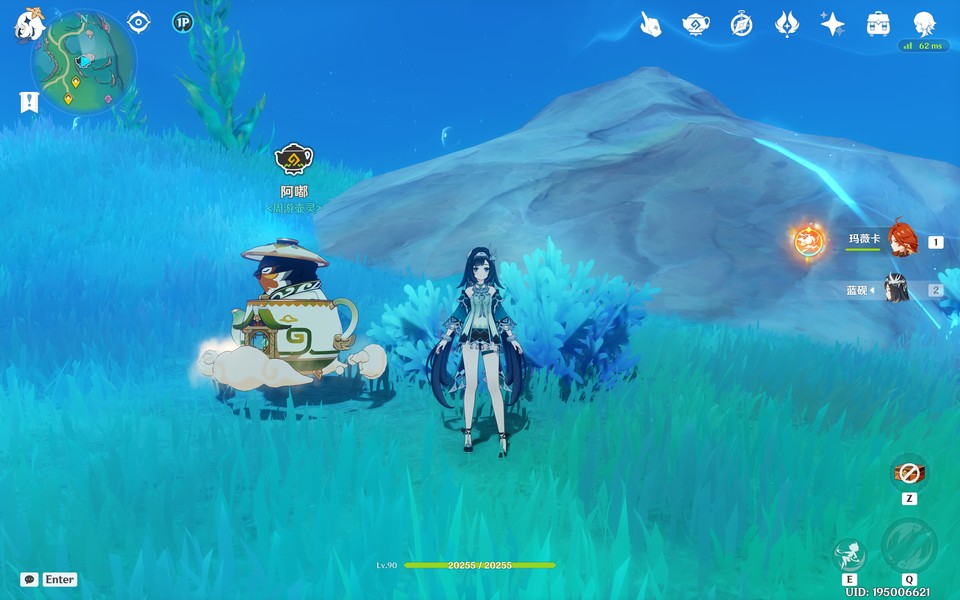Switch to party member 玛薇卡
This screenshot has height=600, width=960.
[x=902, y=240]
